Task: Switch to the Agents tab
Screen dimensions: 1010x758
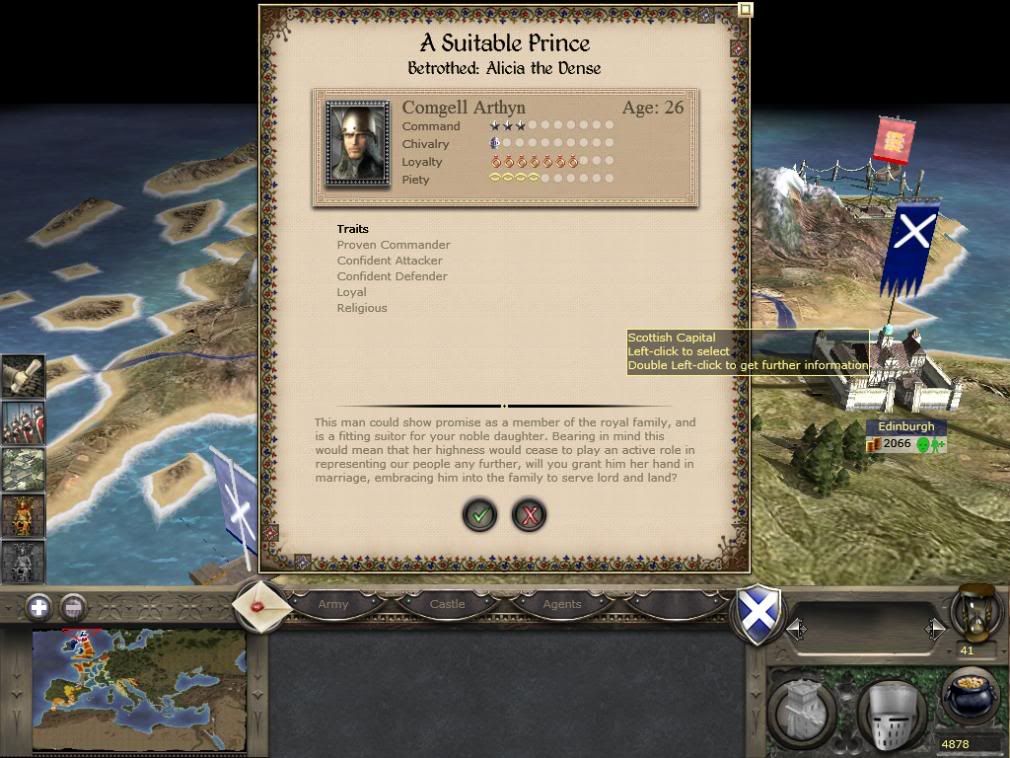Action: click(561, 604)
